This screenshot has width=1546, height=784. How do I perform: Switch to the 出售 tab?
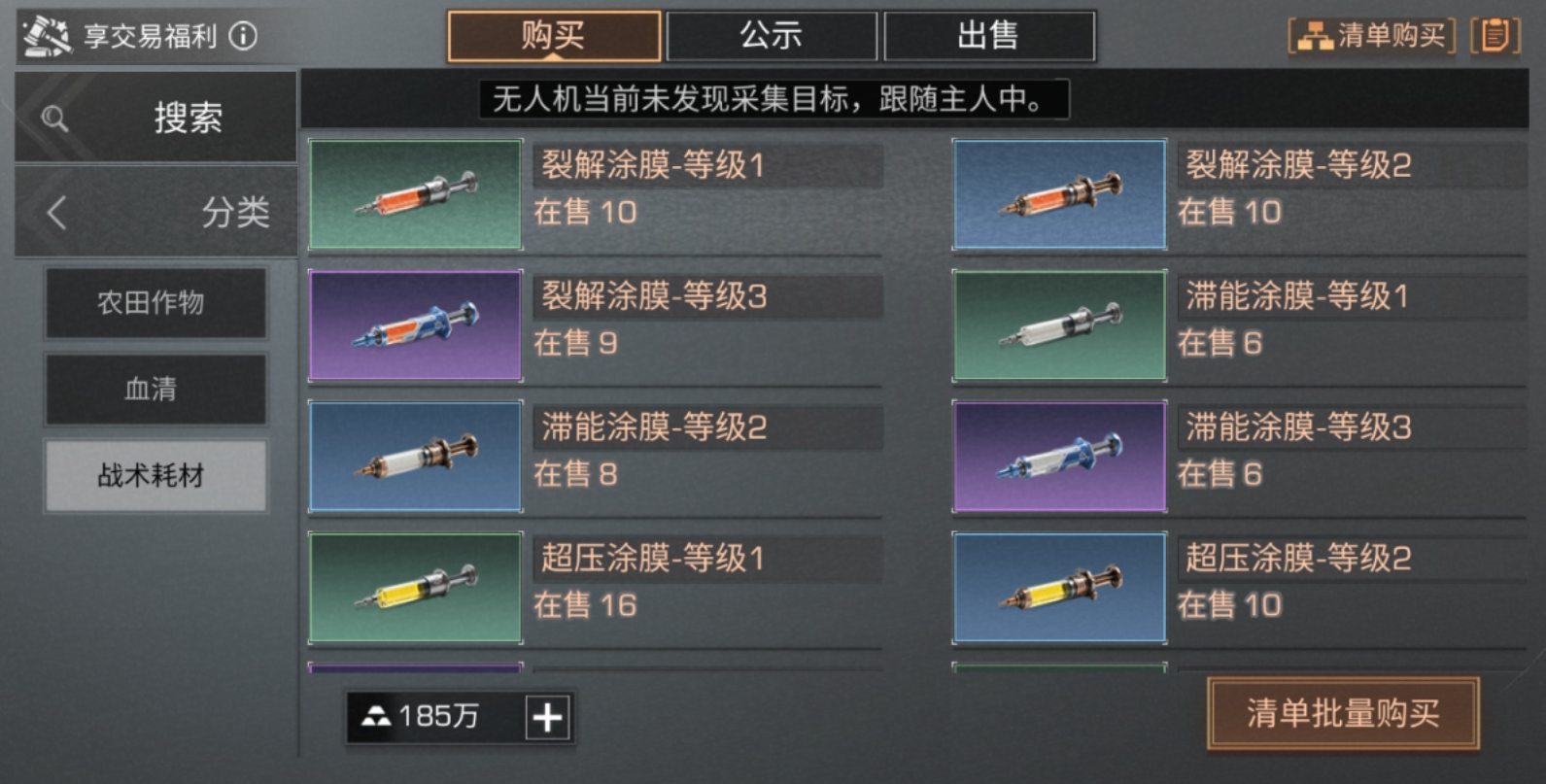click(989, 35)
